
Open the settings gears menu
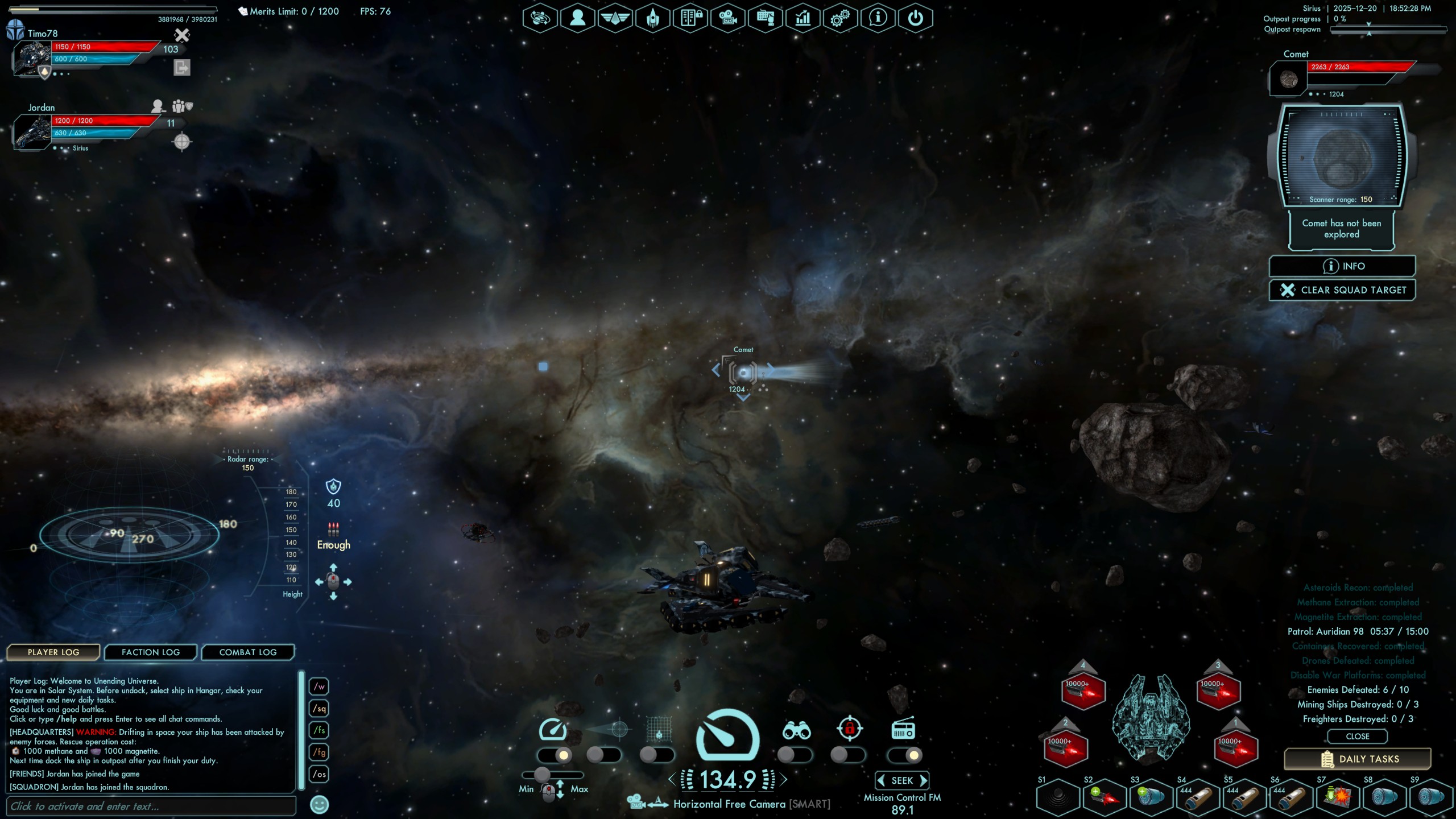pos(839,18)
